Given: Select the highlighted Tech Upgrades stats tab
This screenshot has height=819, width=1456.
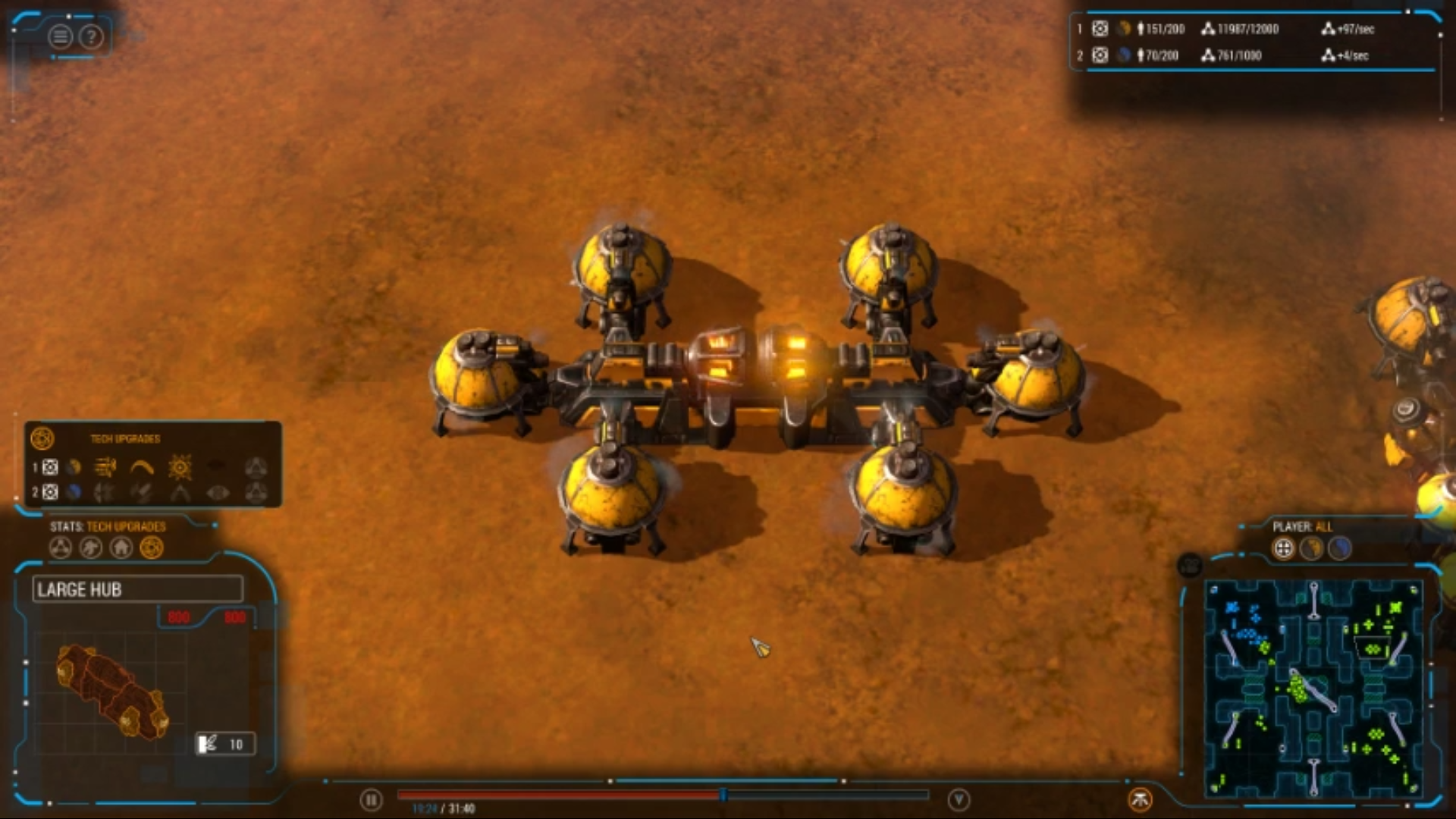Looking at the screenshot, I should pyautogui.click(x=152, y=548).
